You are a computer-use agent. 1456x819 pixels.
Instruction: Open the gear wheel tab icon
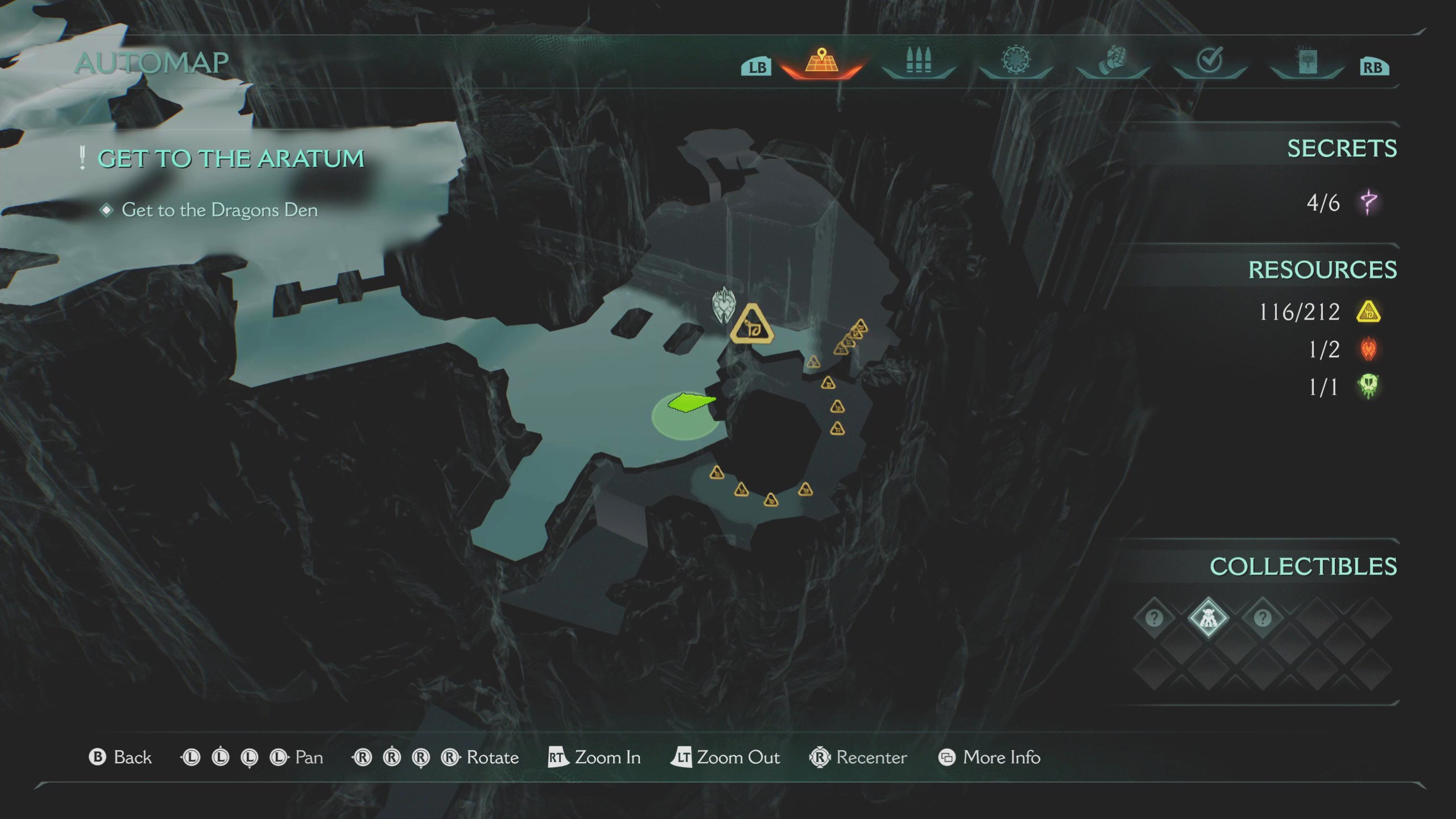coord(1015,63)
